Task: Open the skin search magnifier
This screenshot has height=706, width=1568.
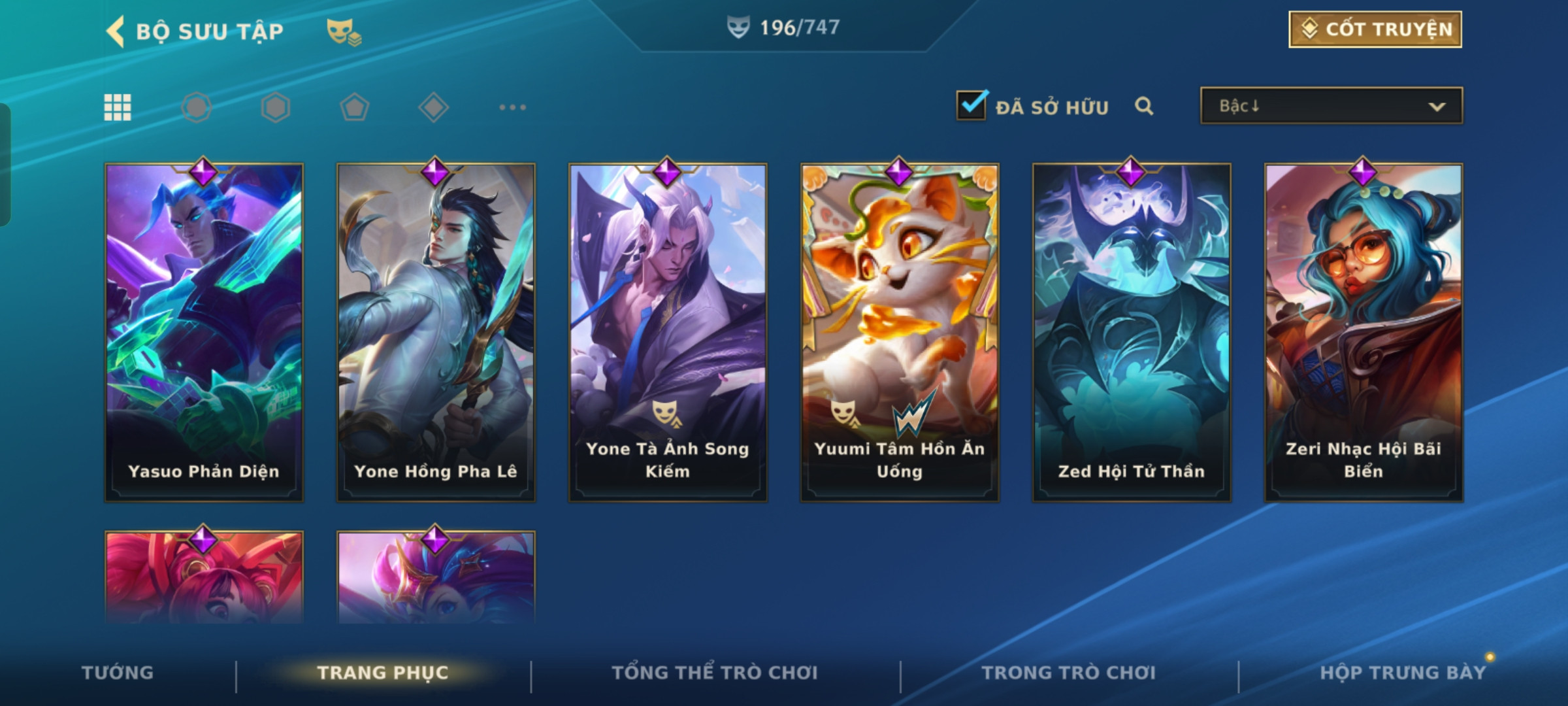Action: click(x=1143, y=106)
